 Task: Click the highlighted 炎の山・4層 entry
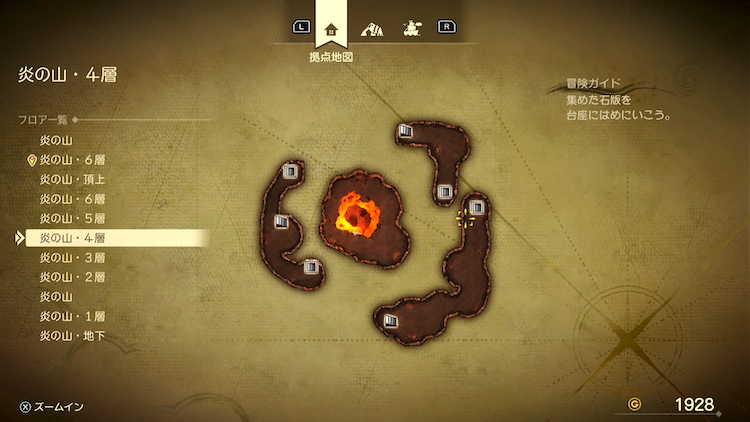tap(72, 238)
